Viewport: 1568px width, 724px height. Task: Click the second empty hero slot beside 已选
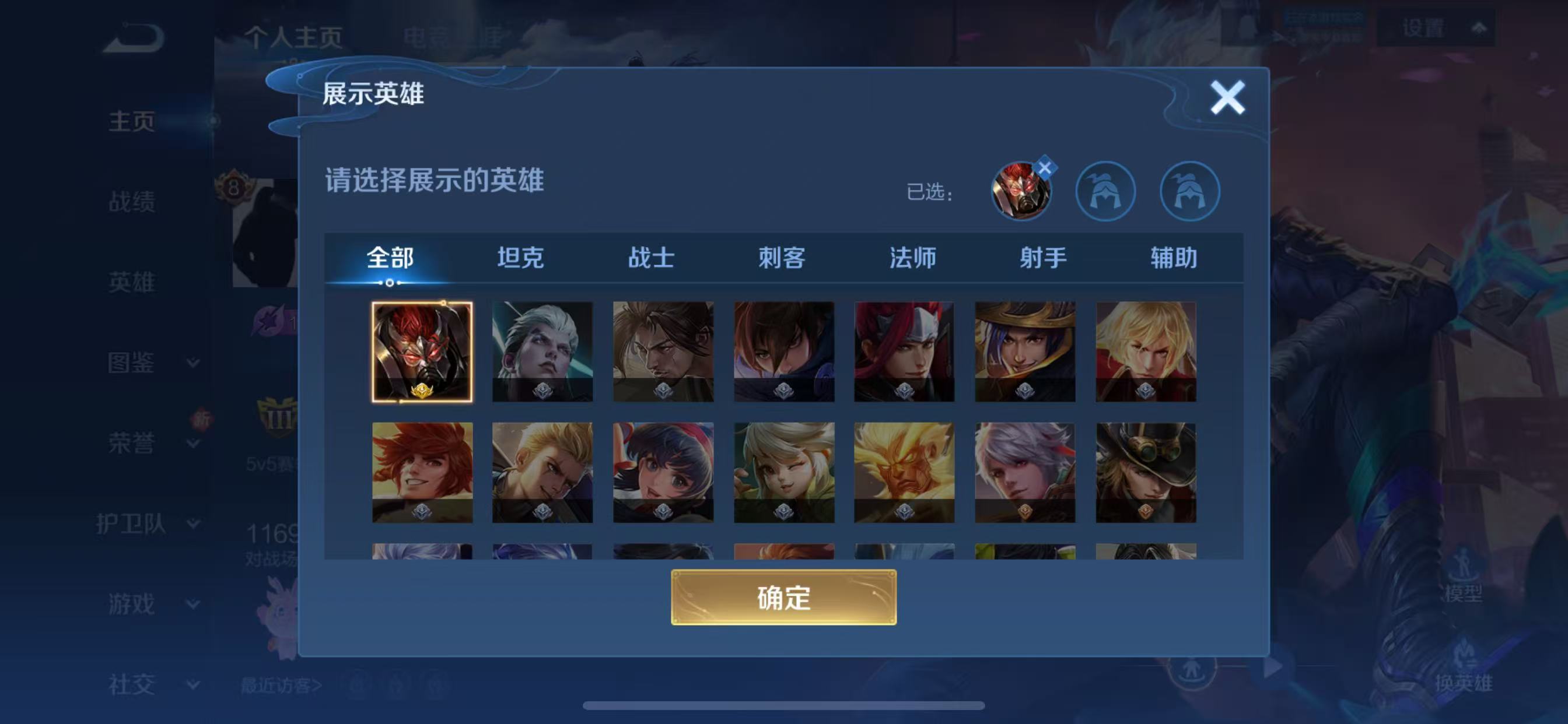tap(1189, 191)
